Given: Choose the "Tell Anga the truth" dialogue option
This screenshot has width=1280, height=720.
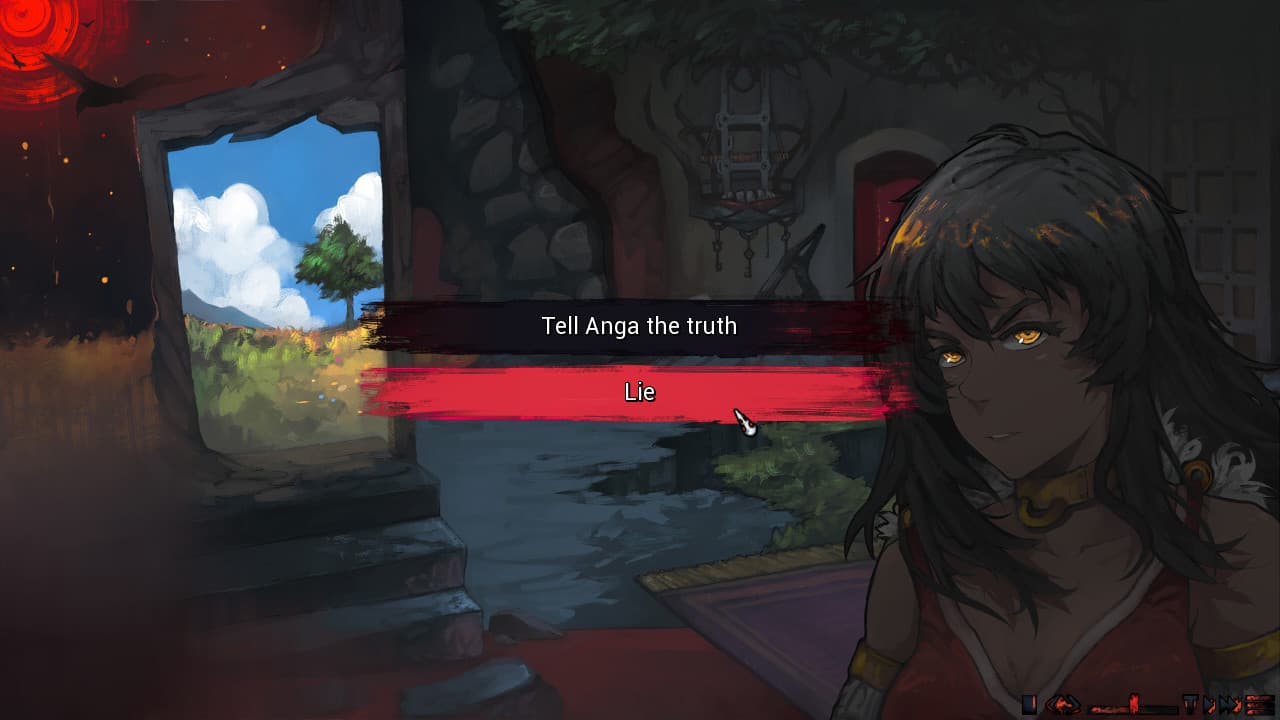Looking at the screenshot, I should (639, 325).
